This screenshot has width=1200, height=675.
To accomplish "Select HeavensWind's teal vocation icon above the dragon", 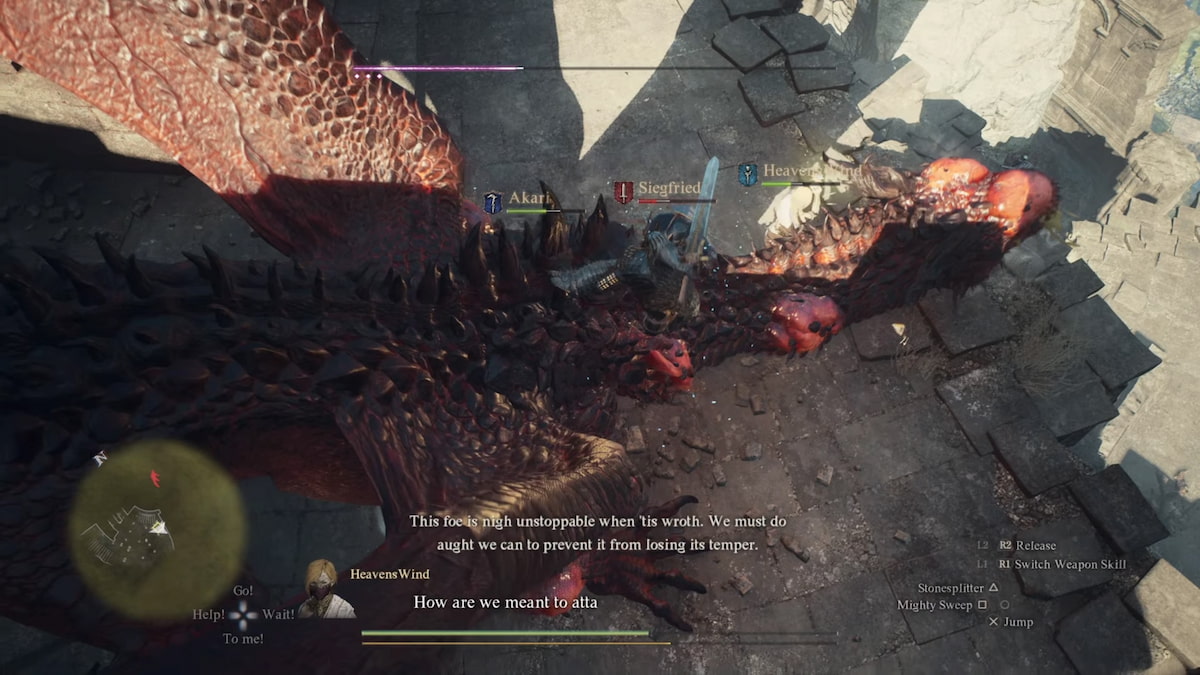I will [747, 174].
